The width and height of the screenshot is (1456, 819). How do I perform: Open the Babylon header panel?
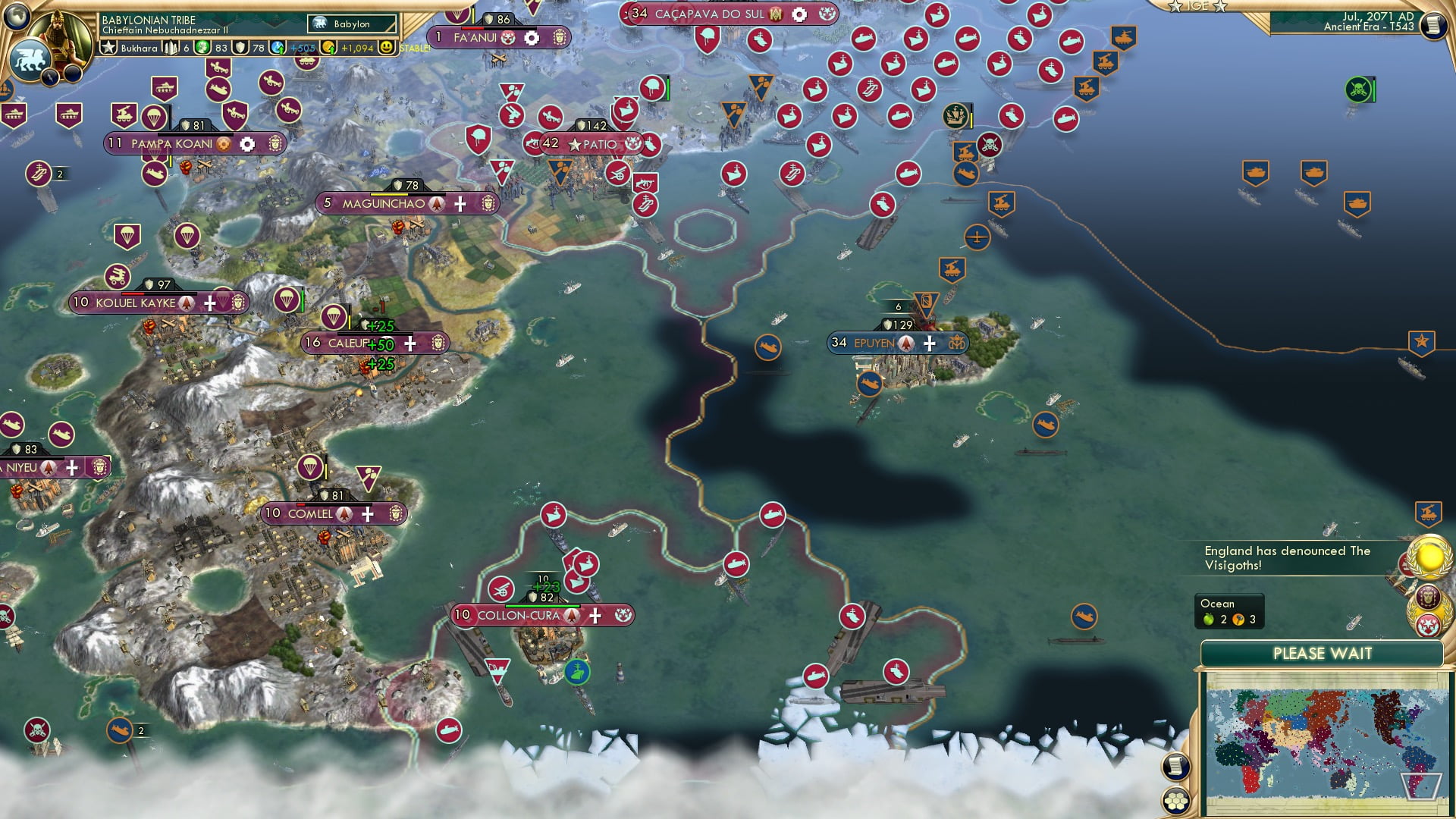(351, 24)
